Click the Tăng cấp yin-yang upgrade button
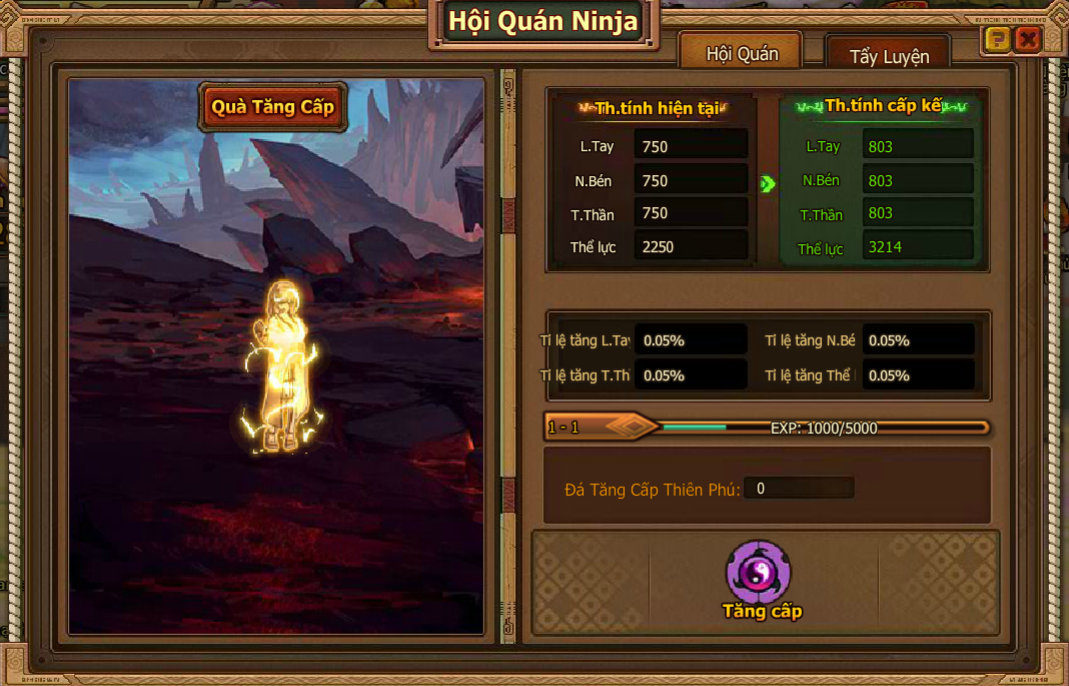Image resolution: width=1069 pixels, height=686 pixels. (x=759, y=573)
